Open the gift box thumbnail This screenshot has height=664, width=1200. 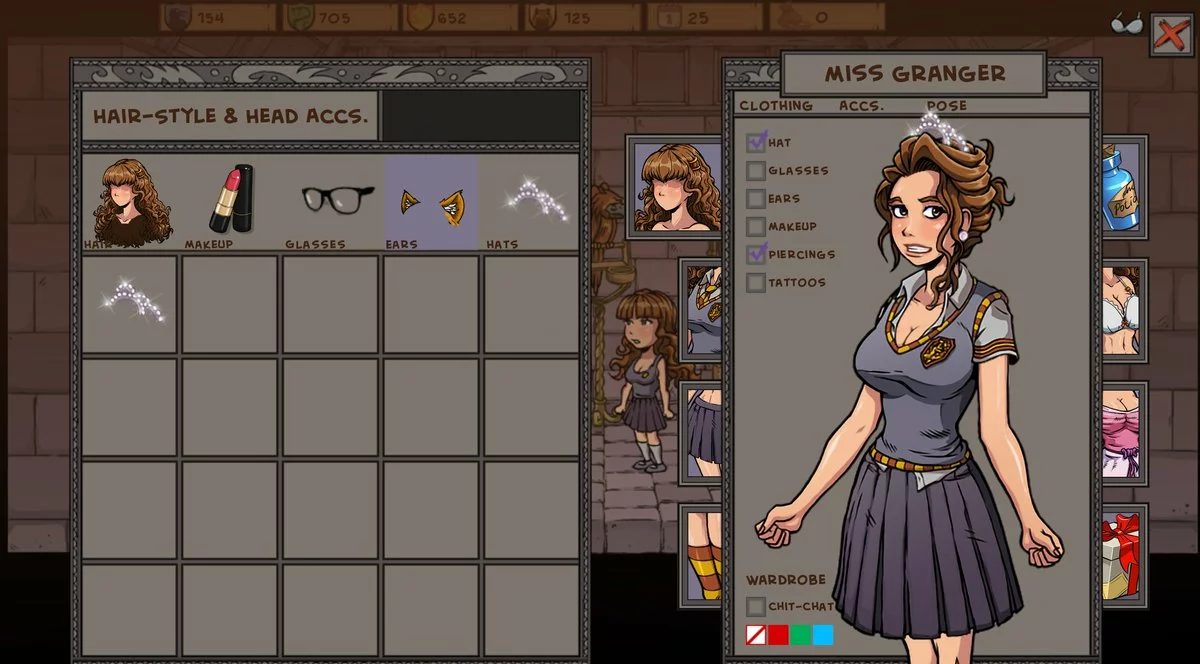(1123, 555)
